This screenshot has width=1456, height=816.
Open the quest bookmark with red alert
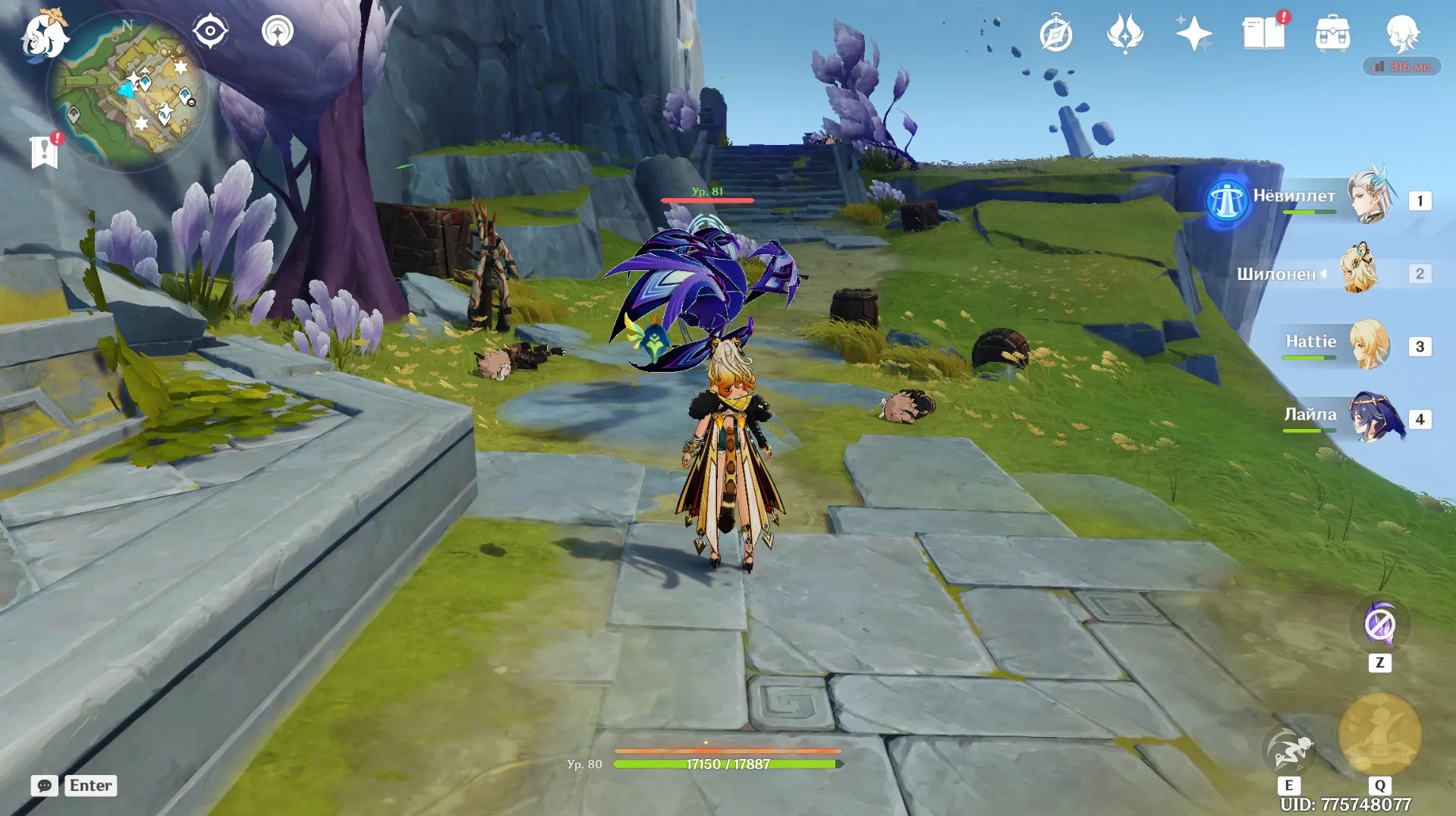pos(45,151)
